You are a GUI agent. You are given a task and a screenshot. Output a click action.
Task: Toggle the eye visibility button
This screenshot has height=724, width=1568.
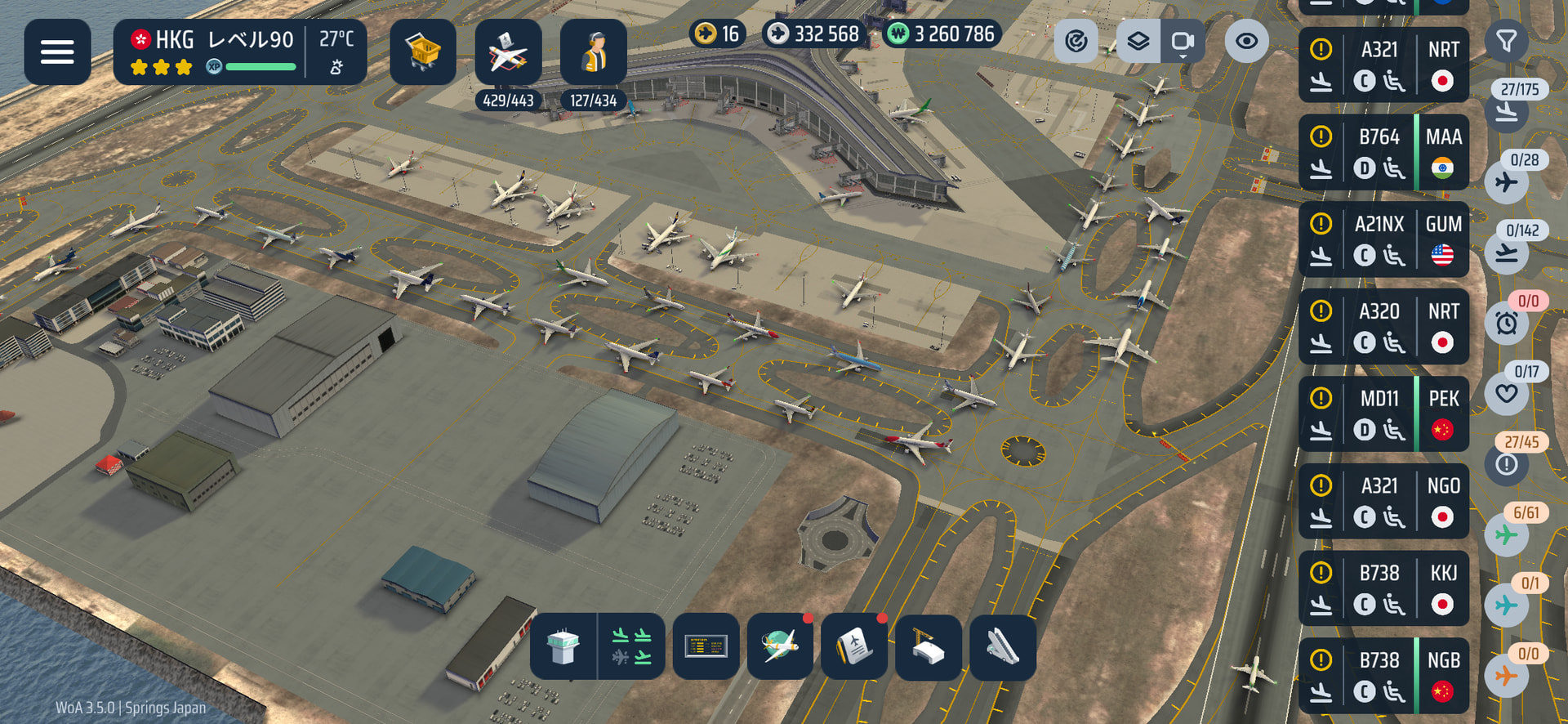tap(1246, 41)
